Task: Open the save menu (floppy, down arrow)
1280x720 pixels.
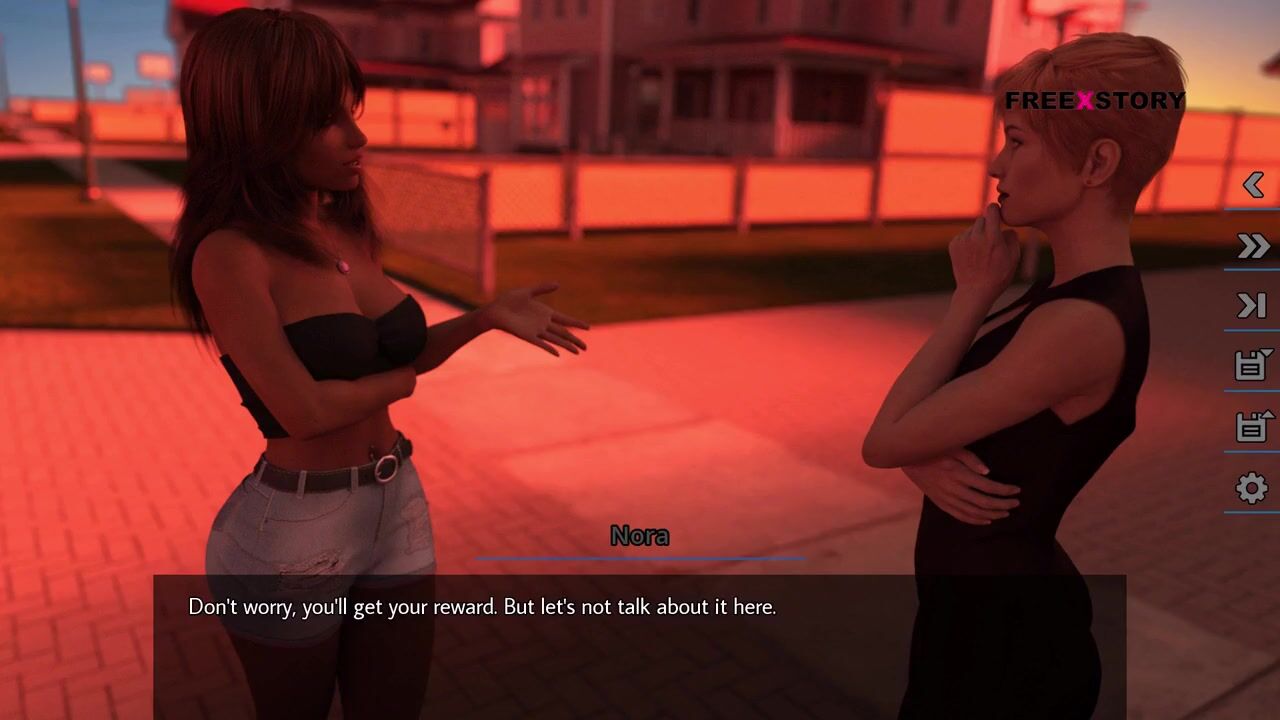Action: [x=1253, y=366]
